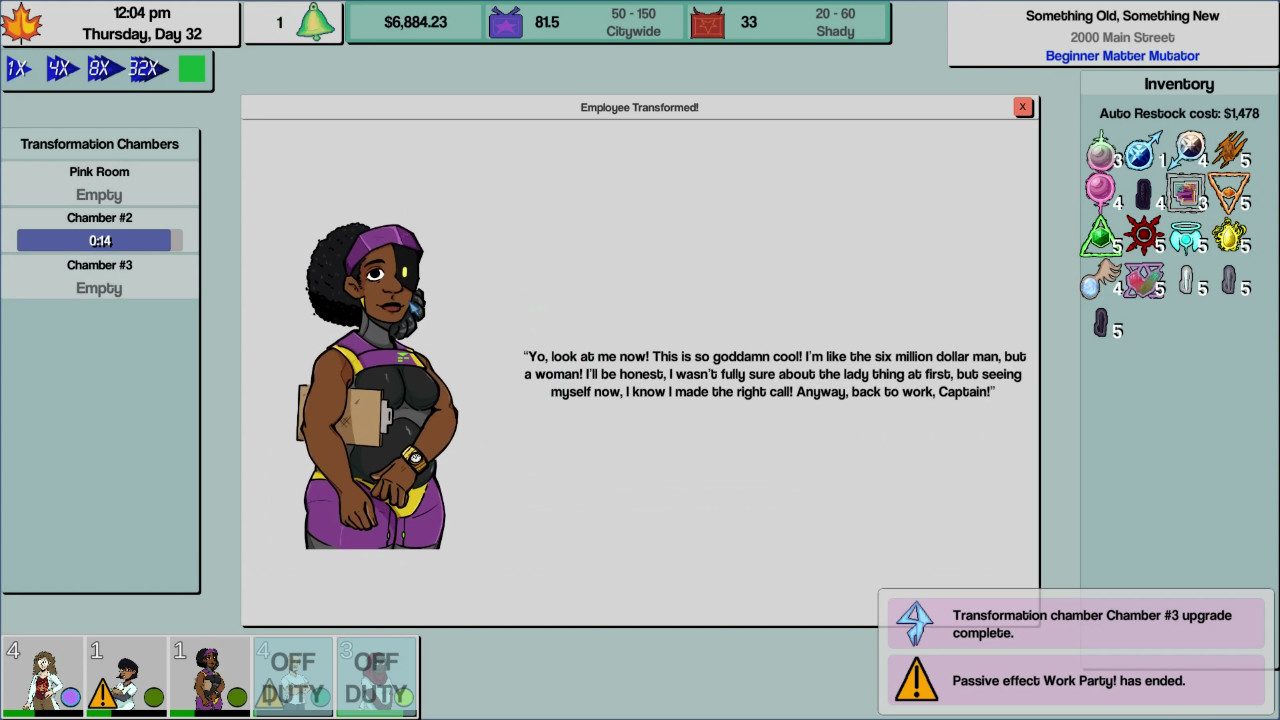The width and height of the screenshot is (1280, 720).
Task: Select the green triangle gem item
Action: (x=1098, y=235)
